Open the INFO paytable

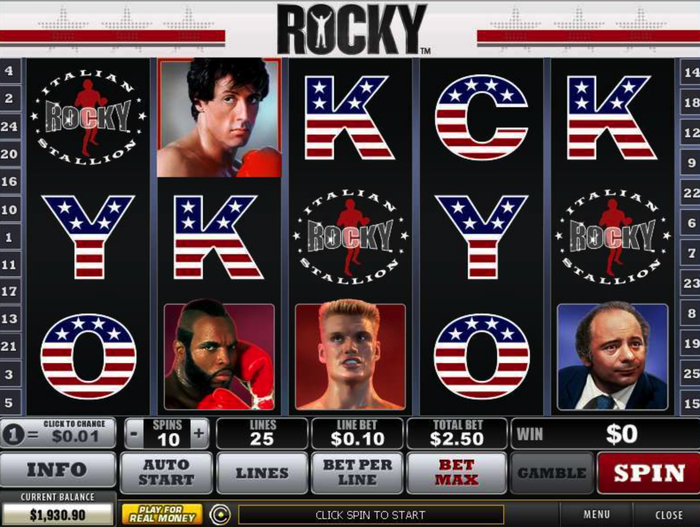click(56, 472)
